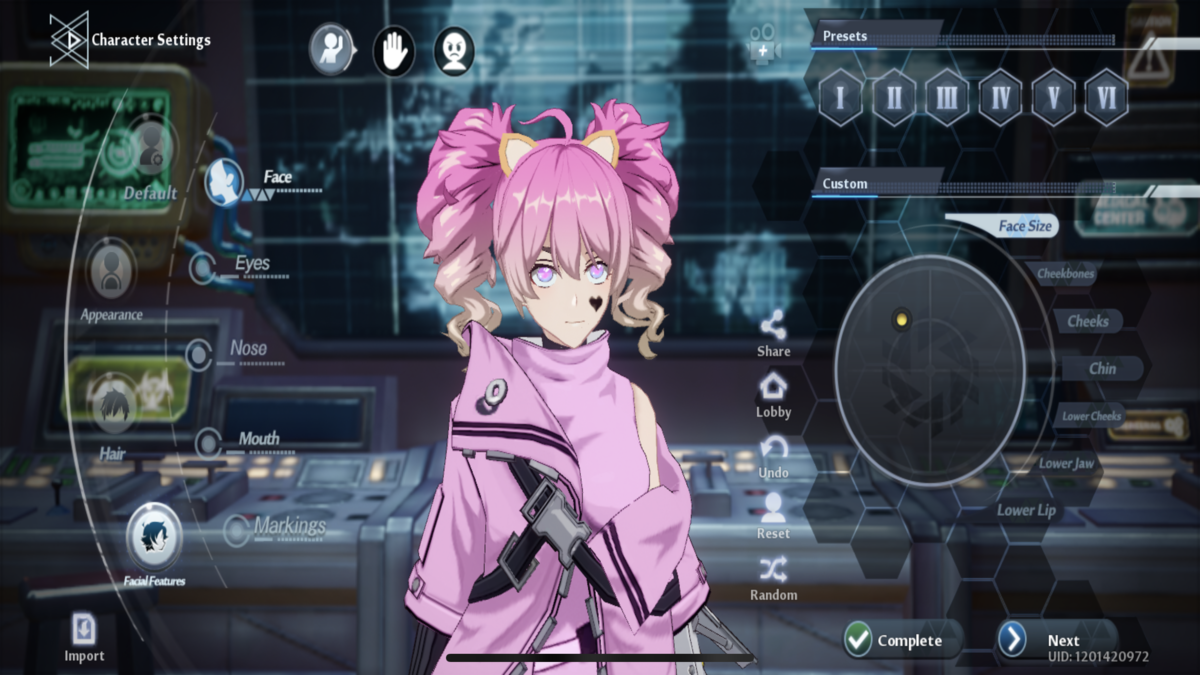
Task: Open the Appearance category
Action: click(x=111, y=280)
